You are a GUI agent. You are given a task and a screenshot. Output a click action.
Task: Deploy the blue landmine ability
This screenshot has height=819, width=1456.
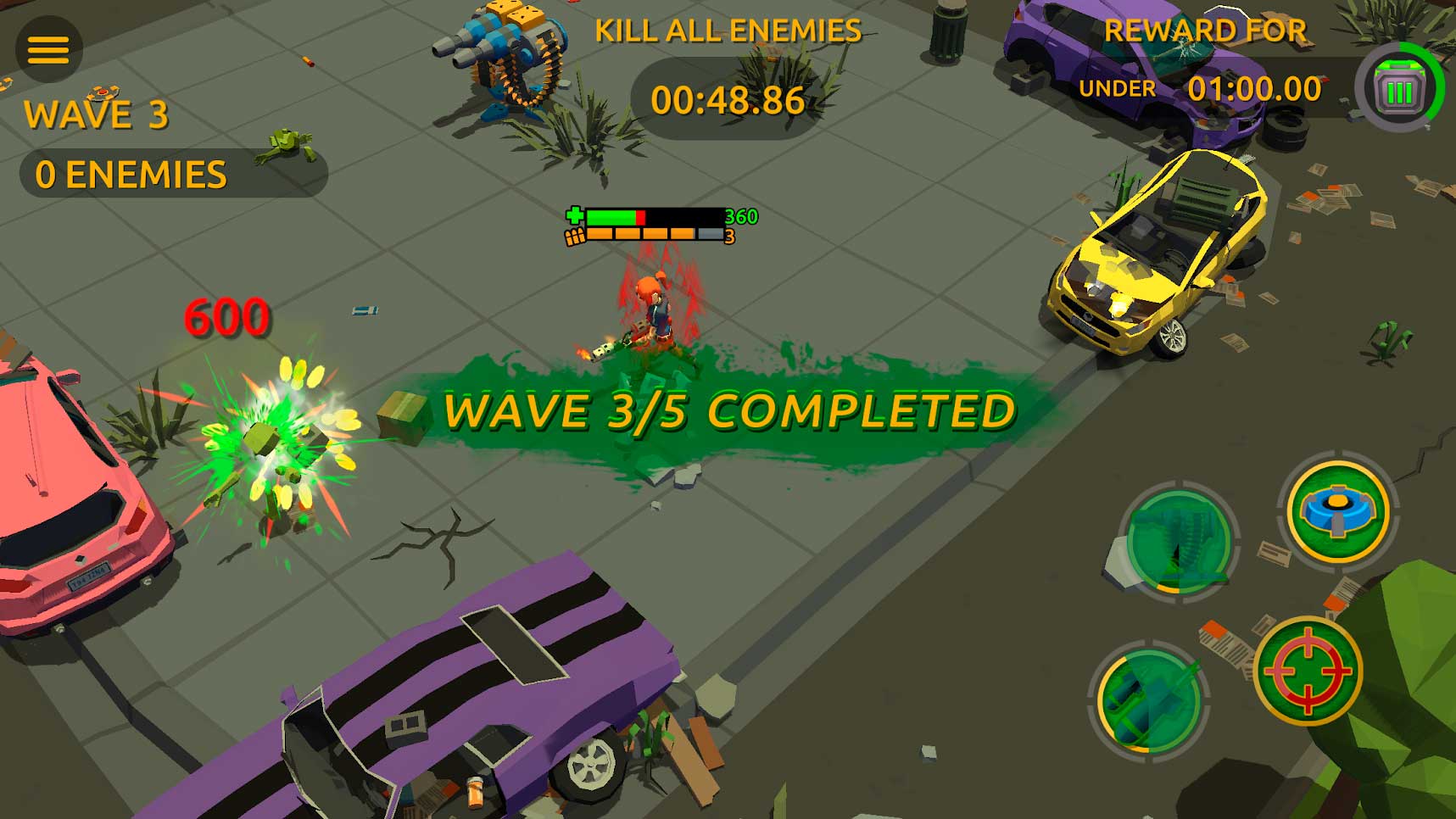tap(1337, 512)
